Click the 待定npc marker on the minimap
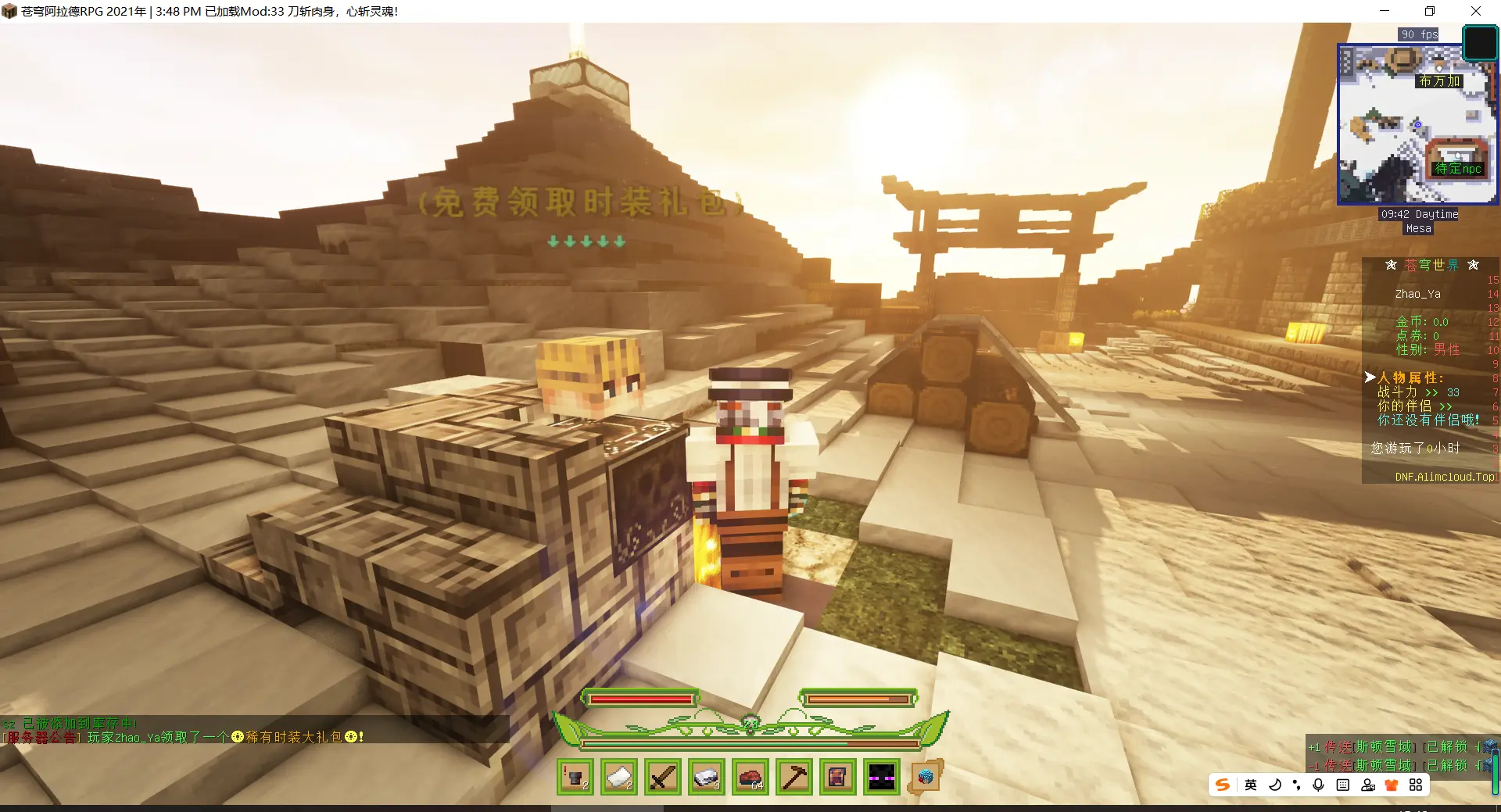Image resolution: width=1501 pixels, height=812 pixels. [1458, 168]
